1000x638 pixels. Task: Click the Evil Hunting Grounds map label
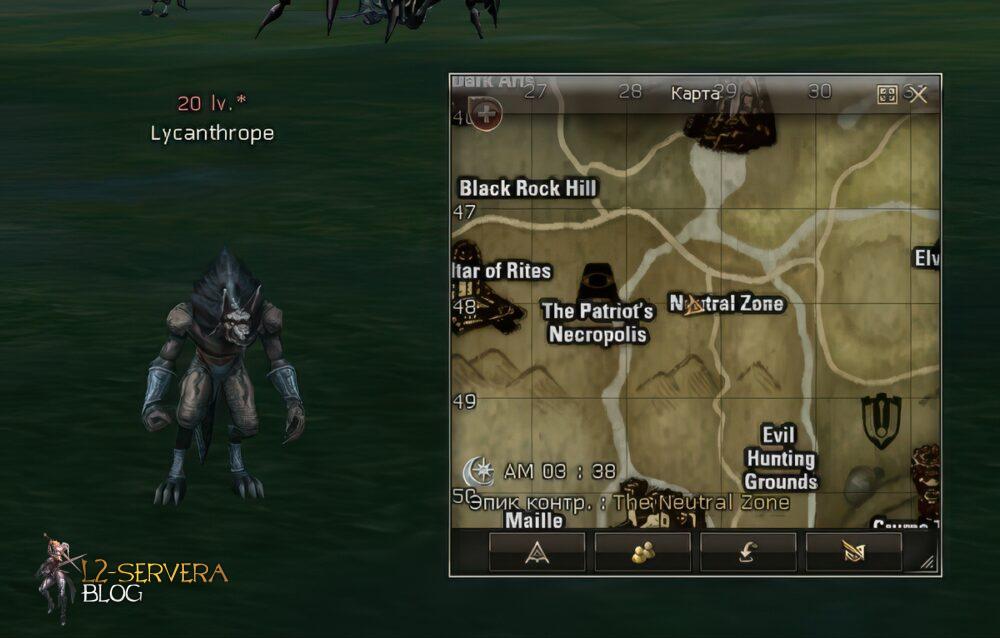780,458
